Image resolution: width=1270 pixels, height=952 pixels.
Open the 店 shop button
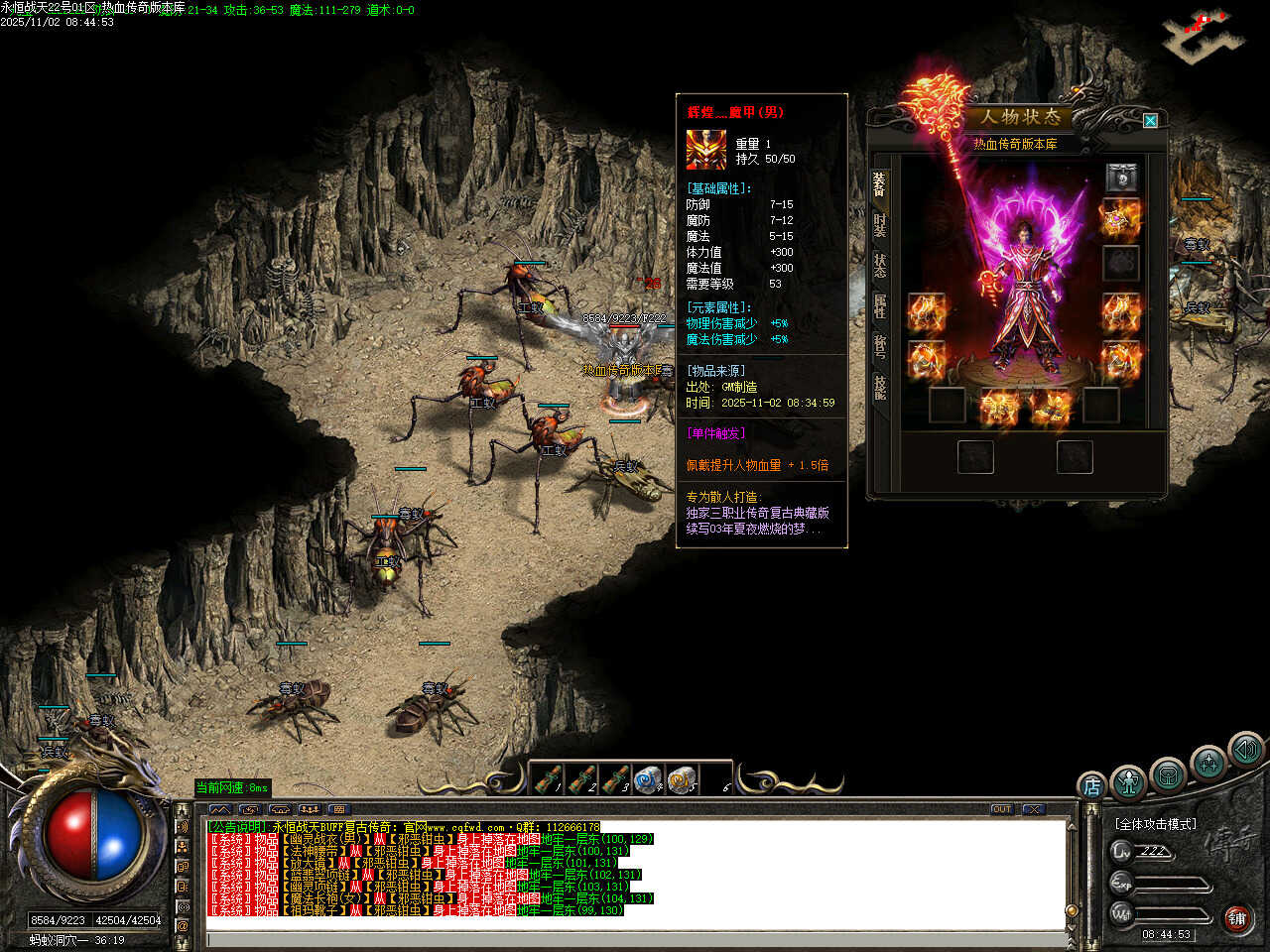point(1091,786)
